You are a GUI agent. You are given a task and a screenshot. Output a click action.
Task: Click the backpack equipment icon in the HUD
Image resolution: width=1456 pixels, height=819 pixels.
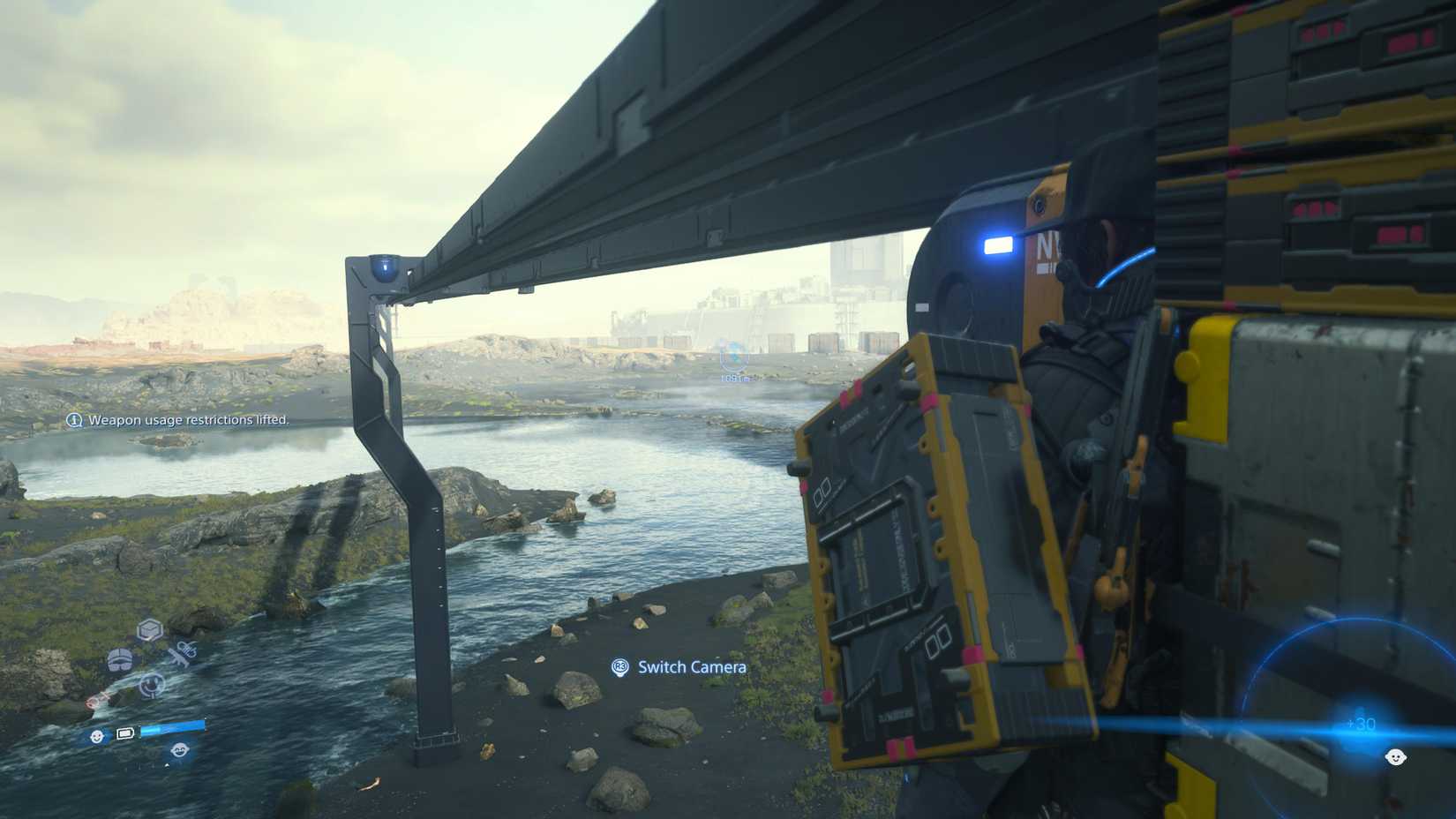(120, 660)
